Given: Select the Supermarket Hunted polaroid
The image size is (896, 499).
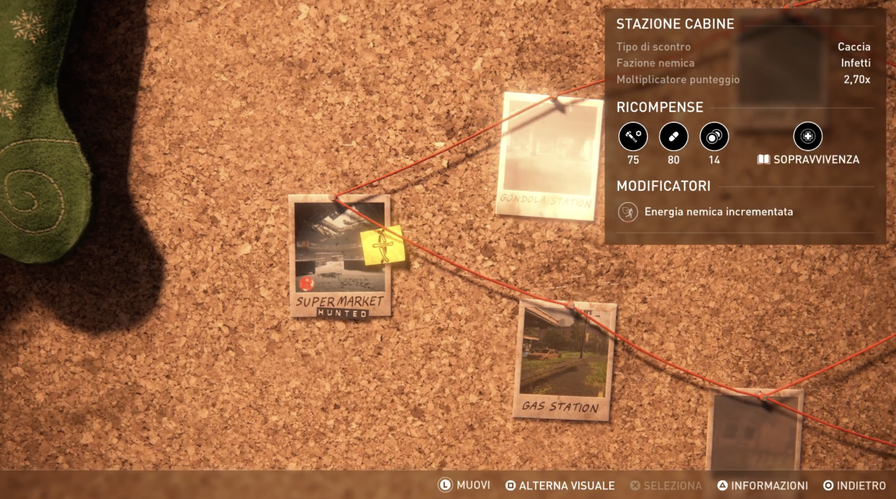Looking at the screenshot, I should pos(340,256).
